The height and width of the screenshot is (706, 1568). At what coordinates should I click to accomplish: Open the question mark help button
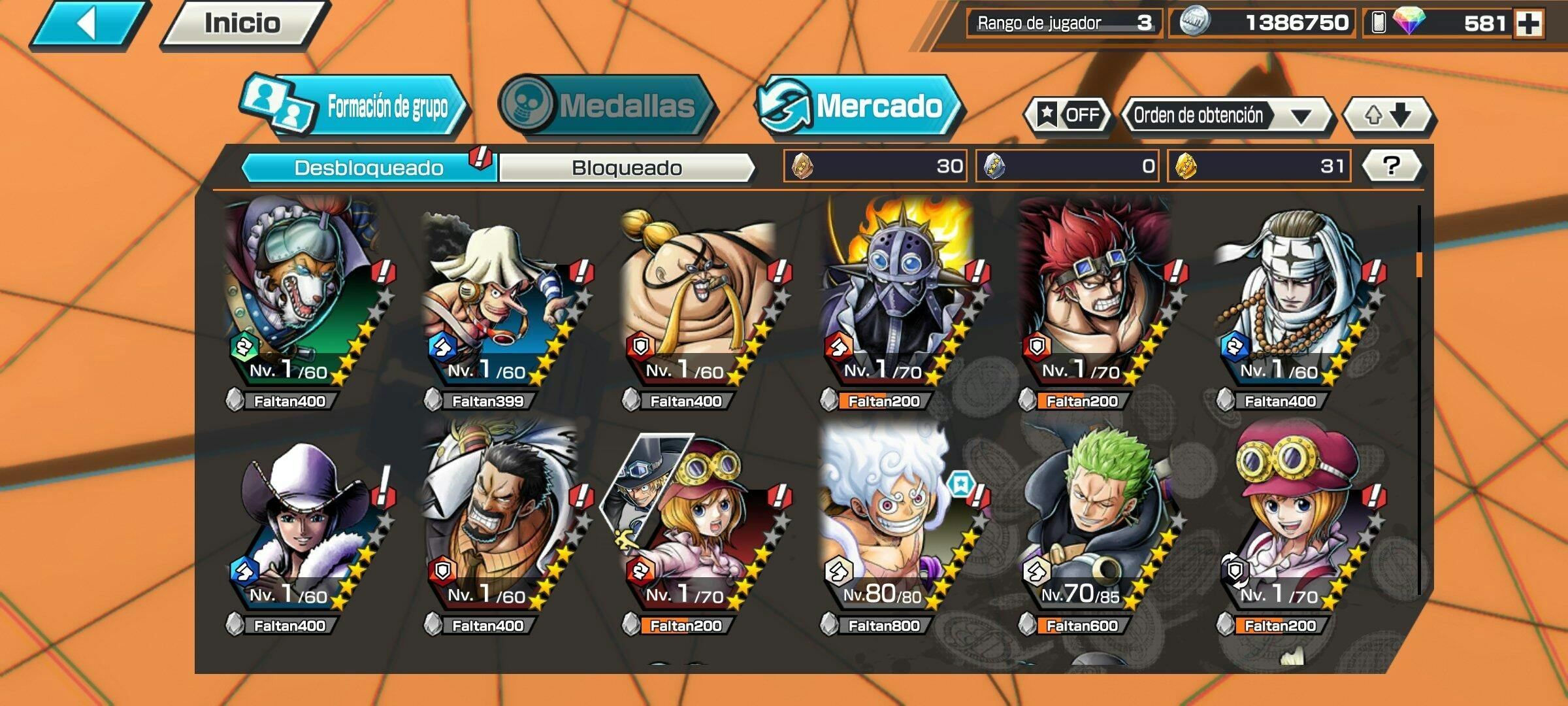pos(1392,166)
